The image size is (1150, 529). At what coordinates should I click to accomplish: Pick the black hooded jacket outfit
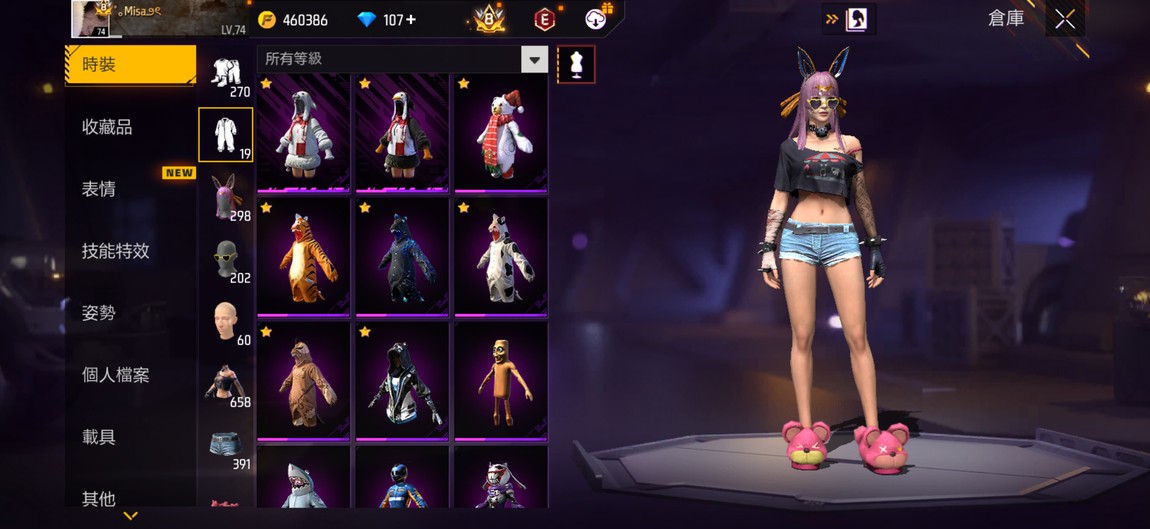(402, 381)
